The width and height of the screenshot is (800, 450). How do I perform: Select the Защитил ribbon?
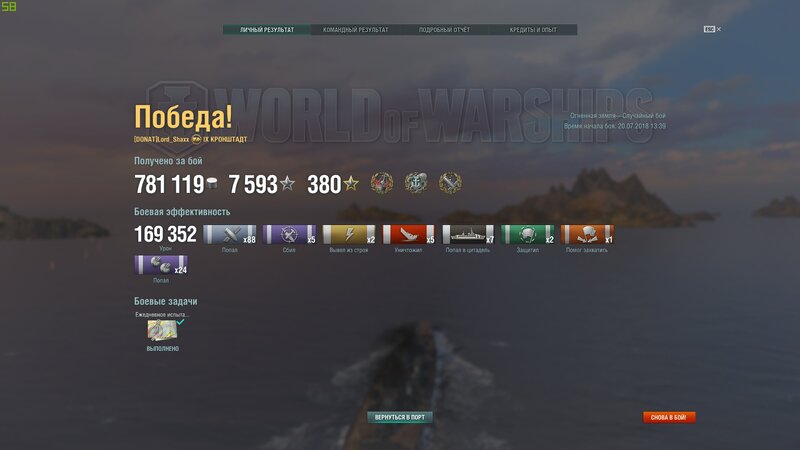[x=528, y=235]
